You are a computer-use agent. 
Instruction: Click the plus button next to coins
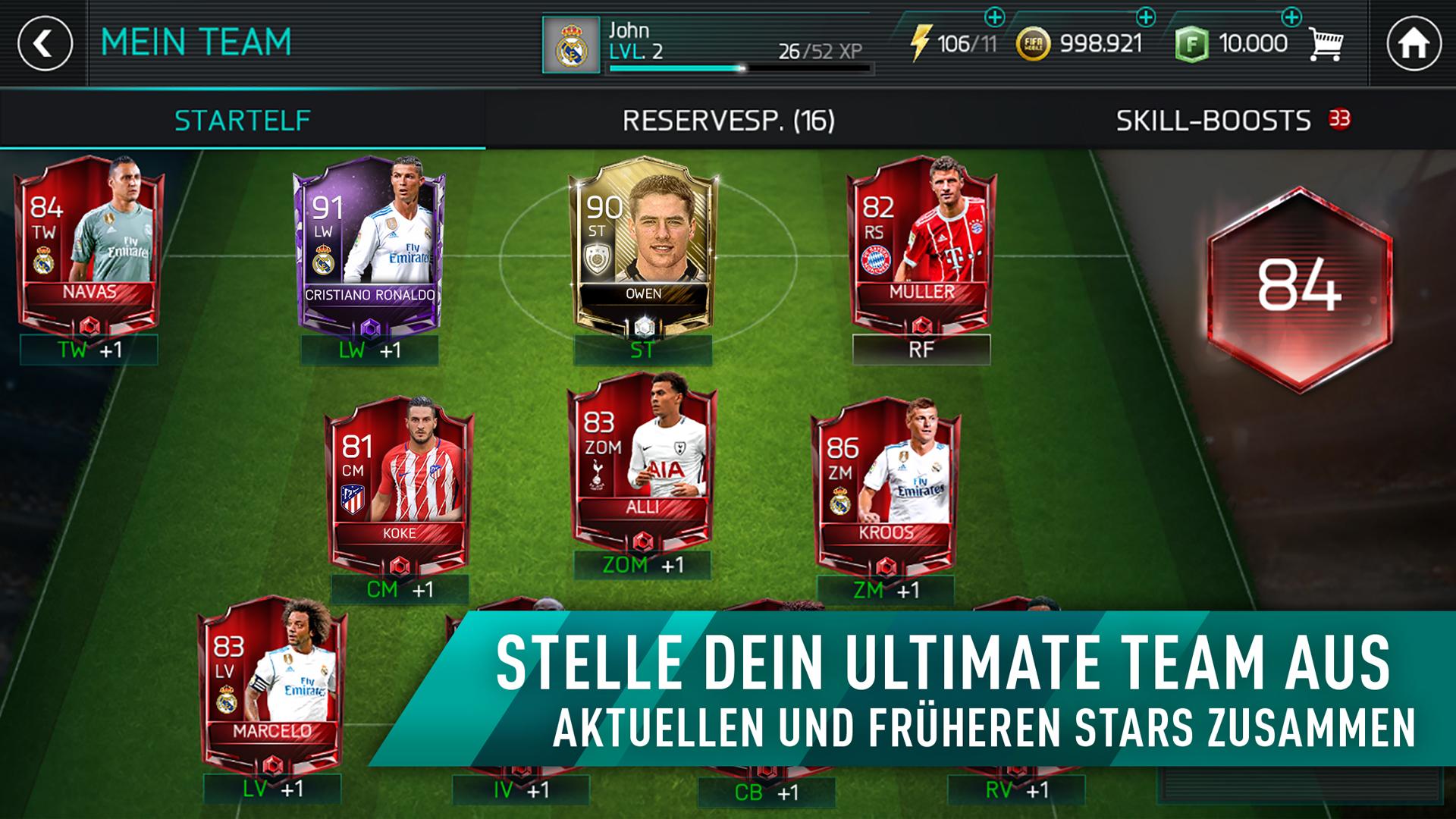click(1145, 17)
